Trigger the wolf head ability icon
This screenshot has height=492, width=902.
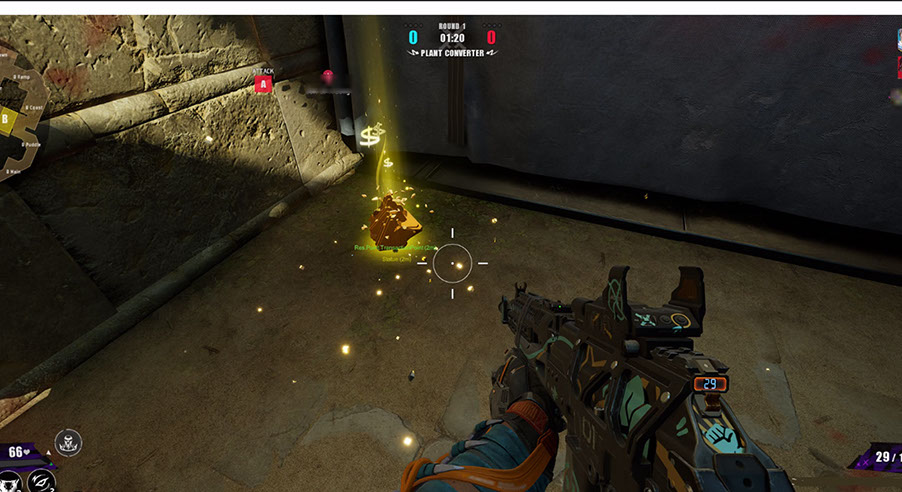click(8, 482)
